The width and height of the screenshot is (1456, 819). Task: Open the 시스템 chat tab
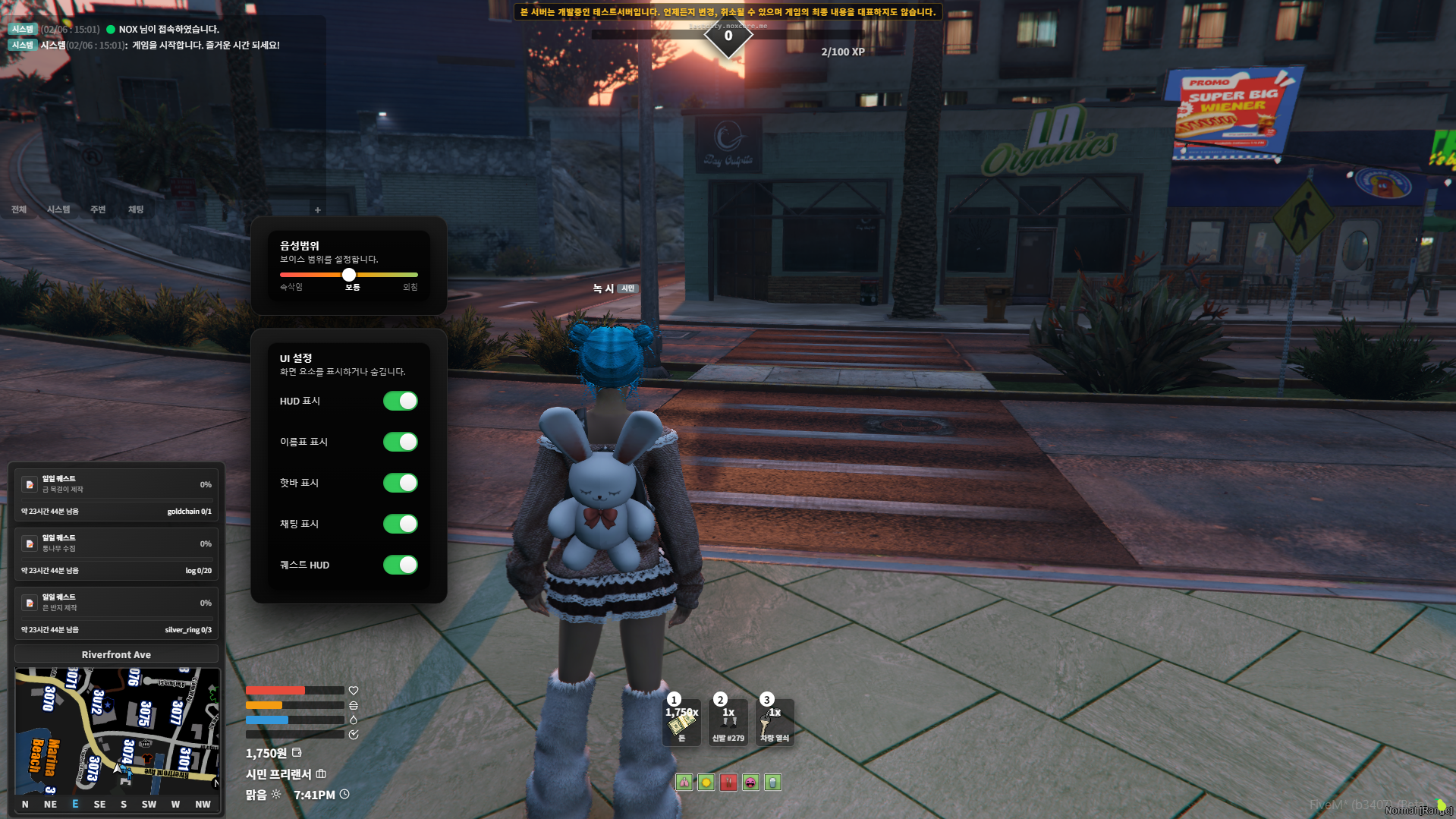(x=58, y=209)
